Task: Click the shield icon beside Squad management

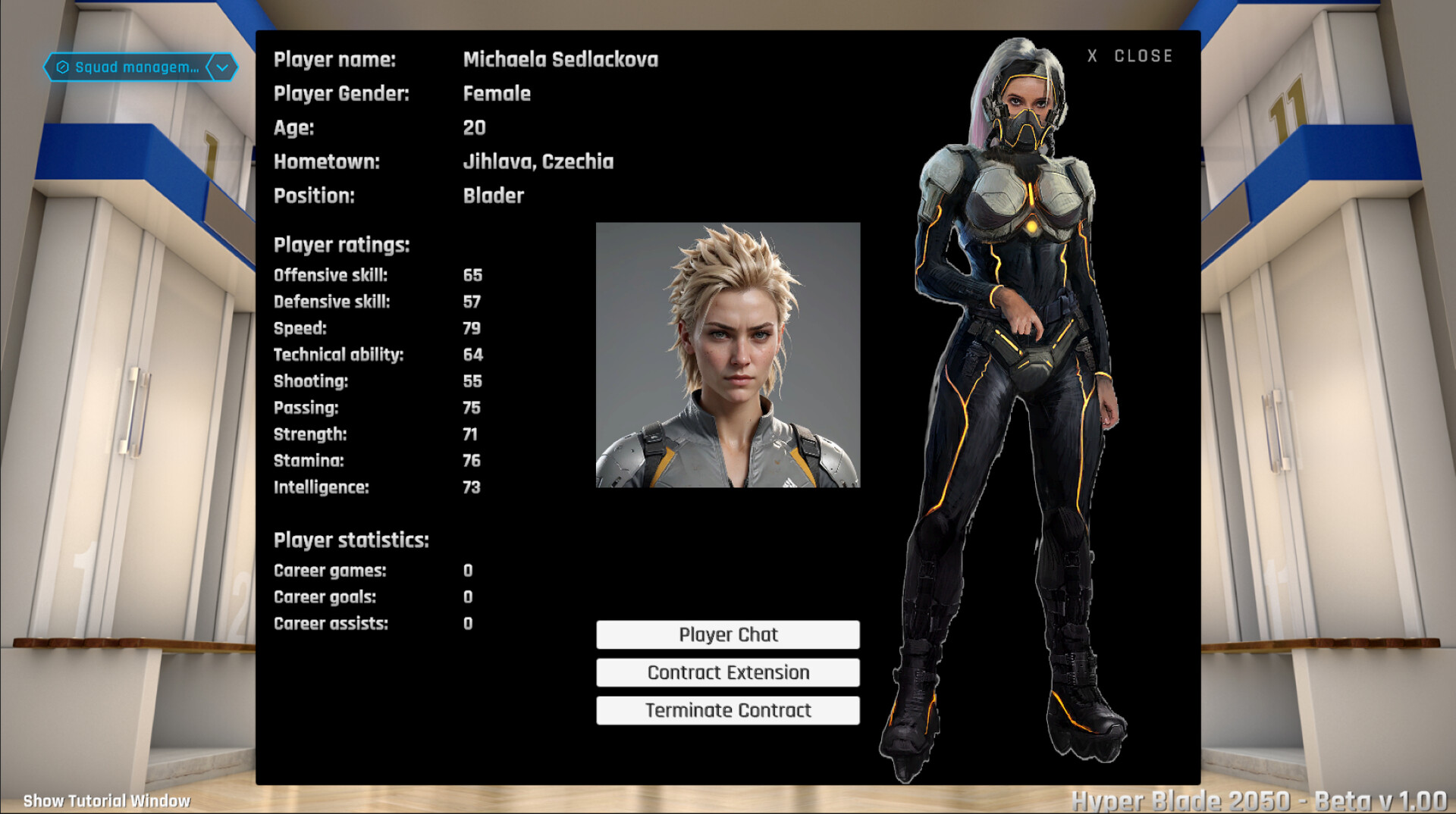Action: point(64,67)
